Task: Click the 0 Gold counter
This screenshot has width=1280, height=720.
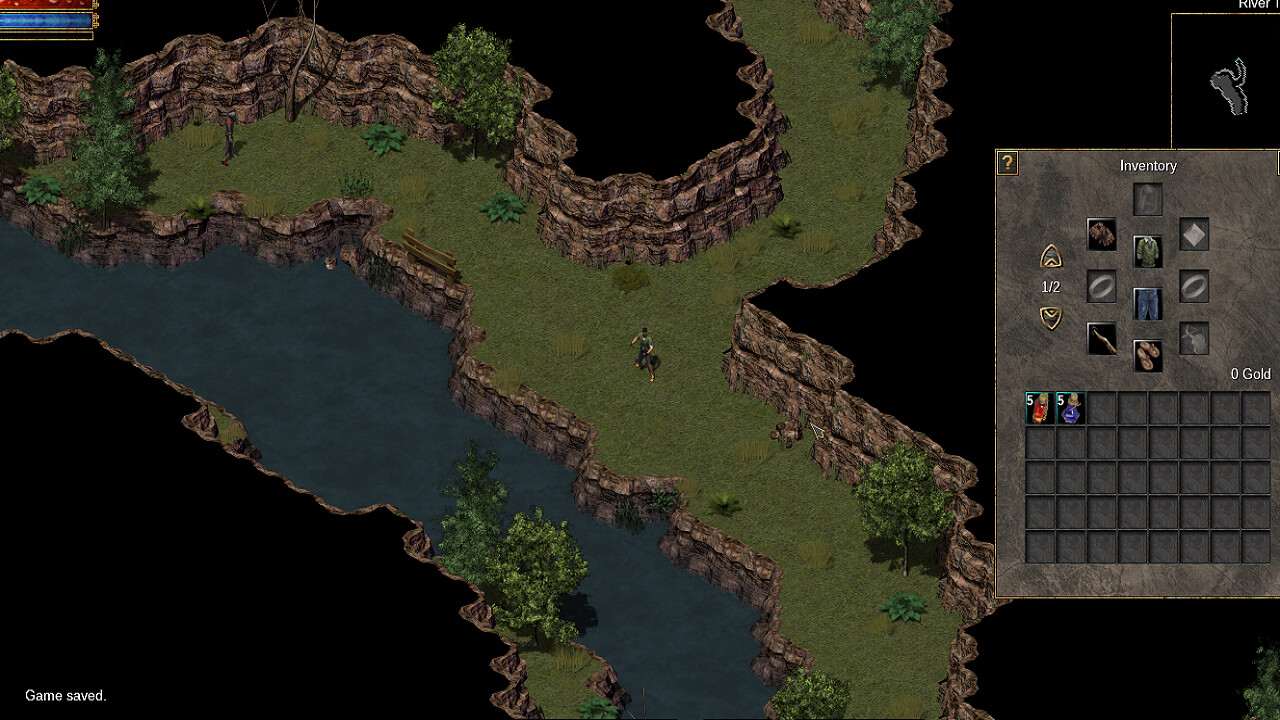Action: 1251,373
